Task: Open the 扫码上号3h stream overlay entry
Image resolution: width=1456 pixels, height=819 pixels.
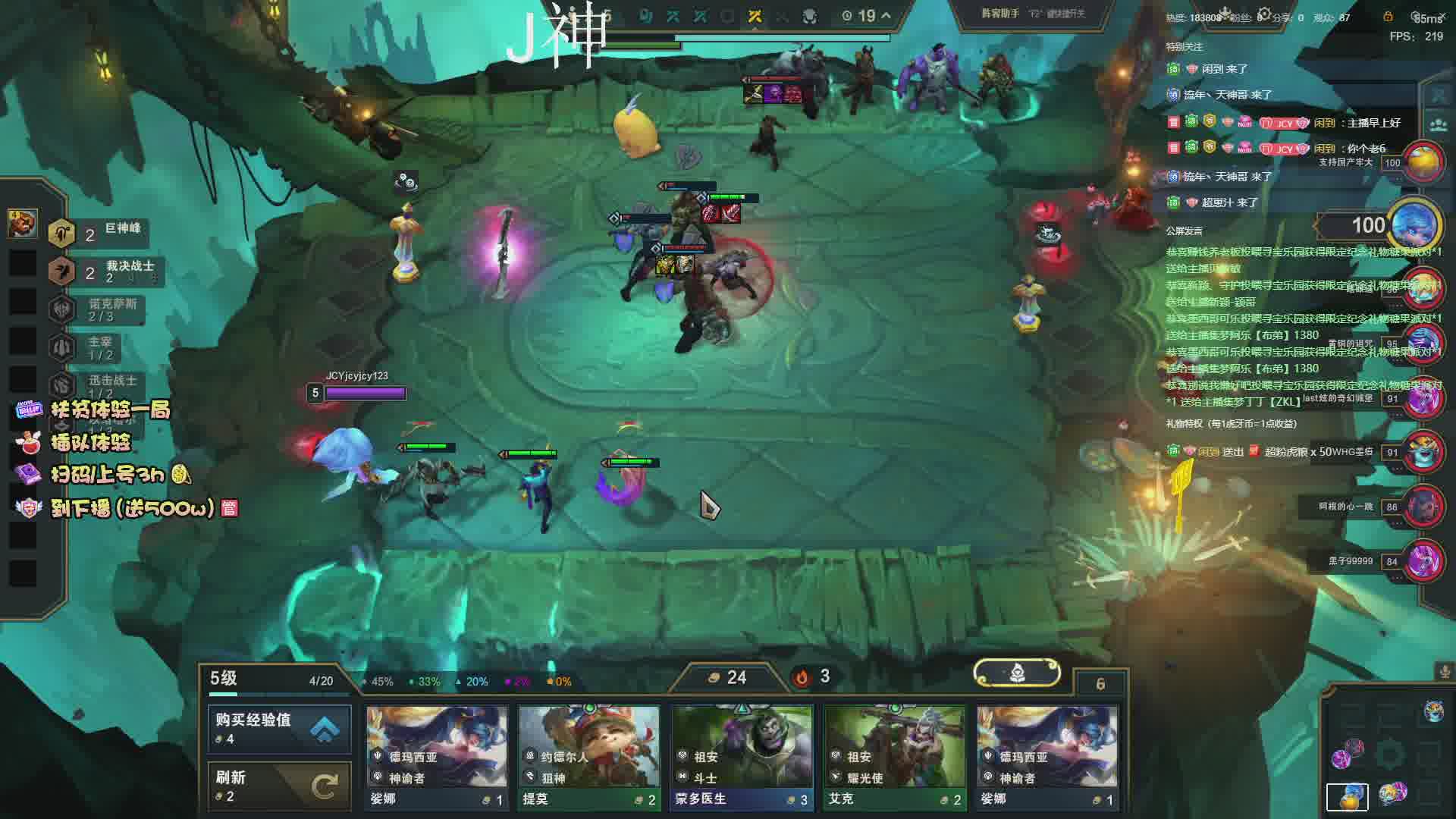Action: coord(106,475)
